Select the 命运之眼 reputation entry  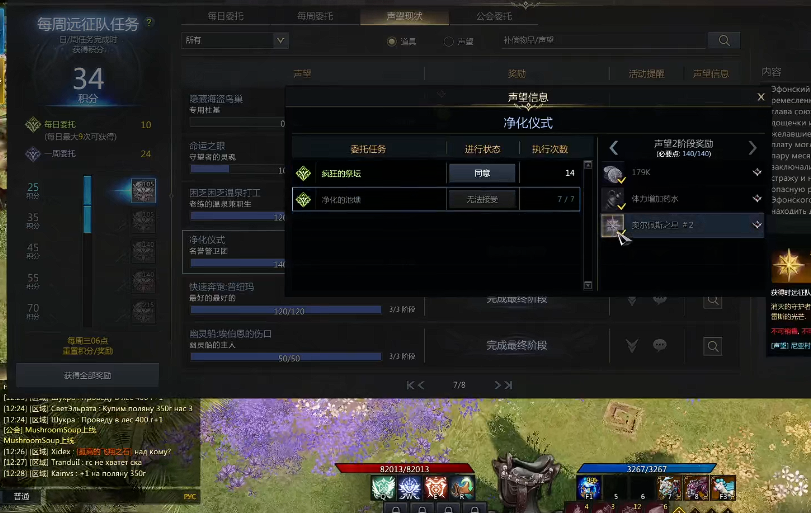coord(235,150)
